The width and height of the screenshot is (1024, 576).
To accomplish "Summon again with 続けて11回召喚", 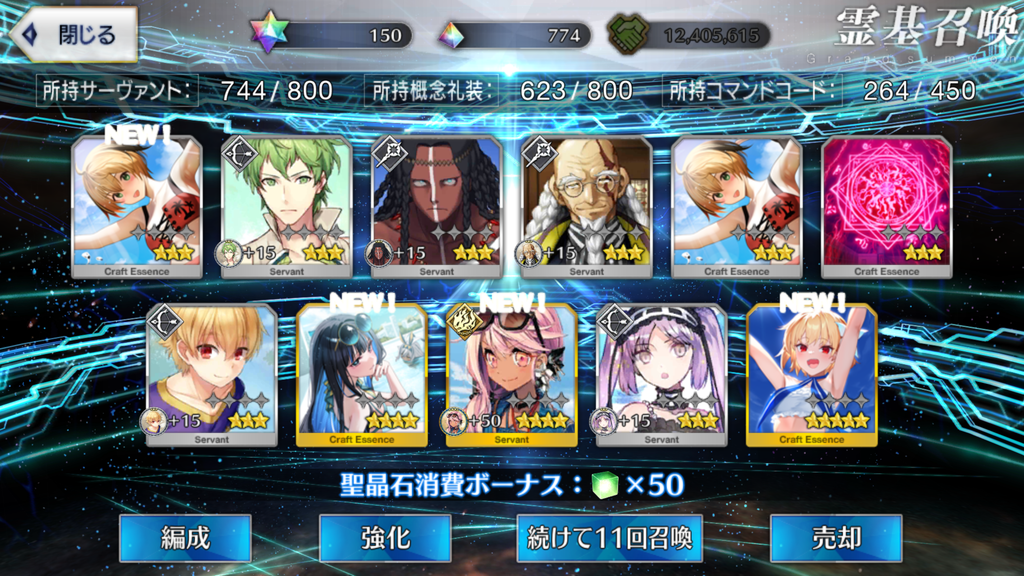I will pyautogui.click(x=609, y=538).
